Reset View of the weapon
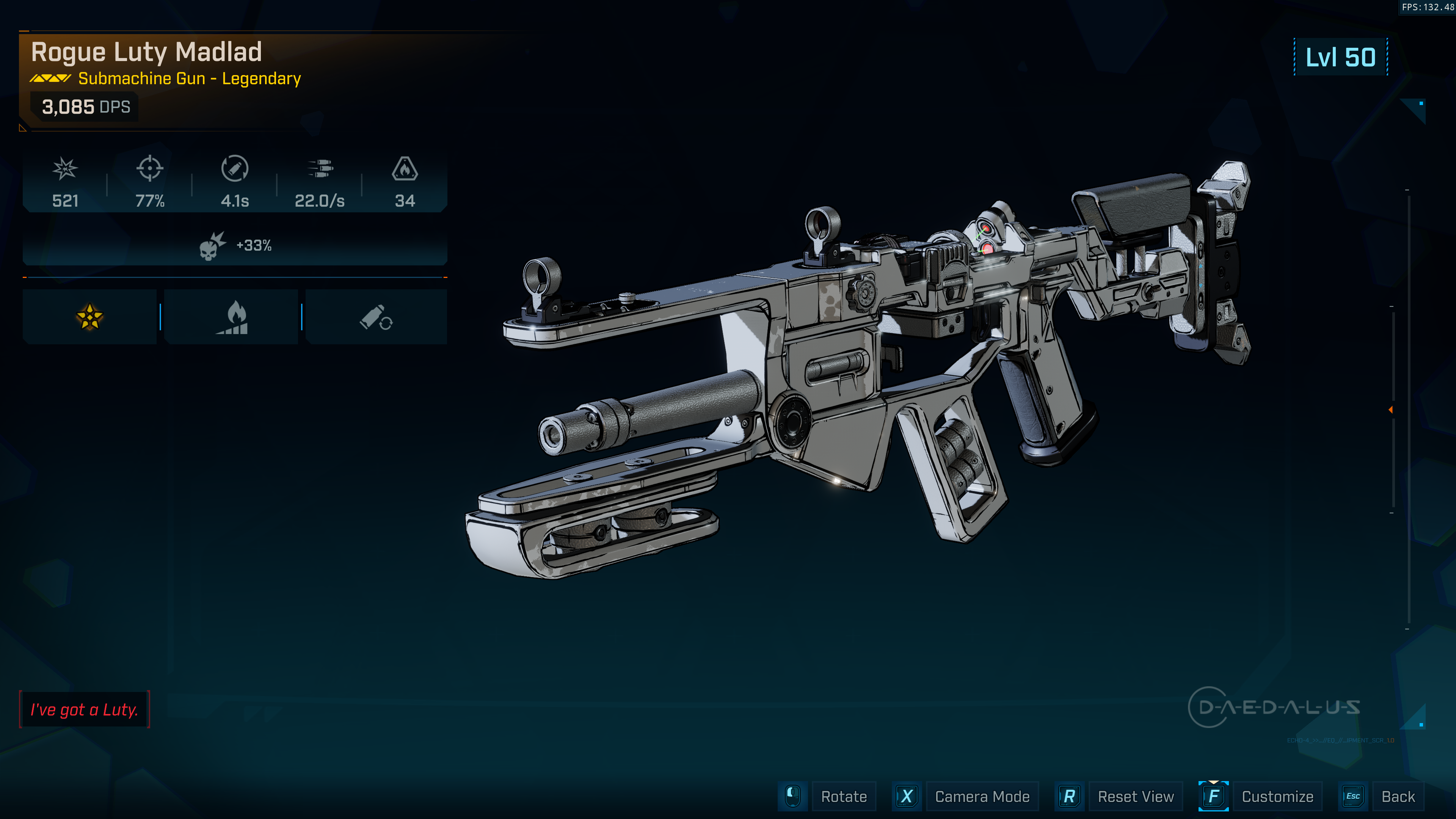This screenshot has height=819, width=1456. tap(1135, 796)
